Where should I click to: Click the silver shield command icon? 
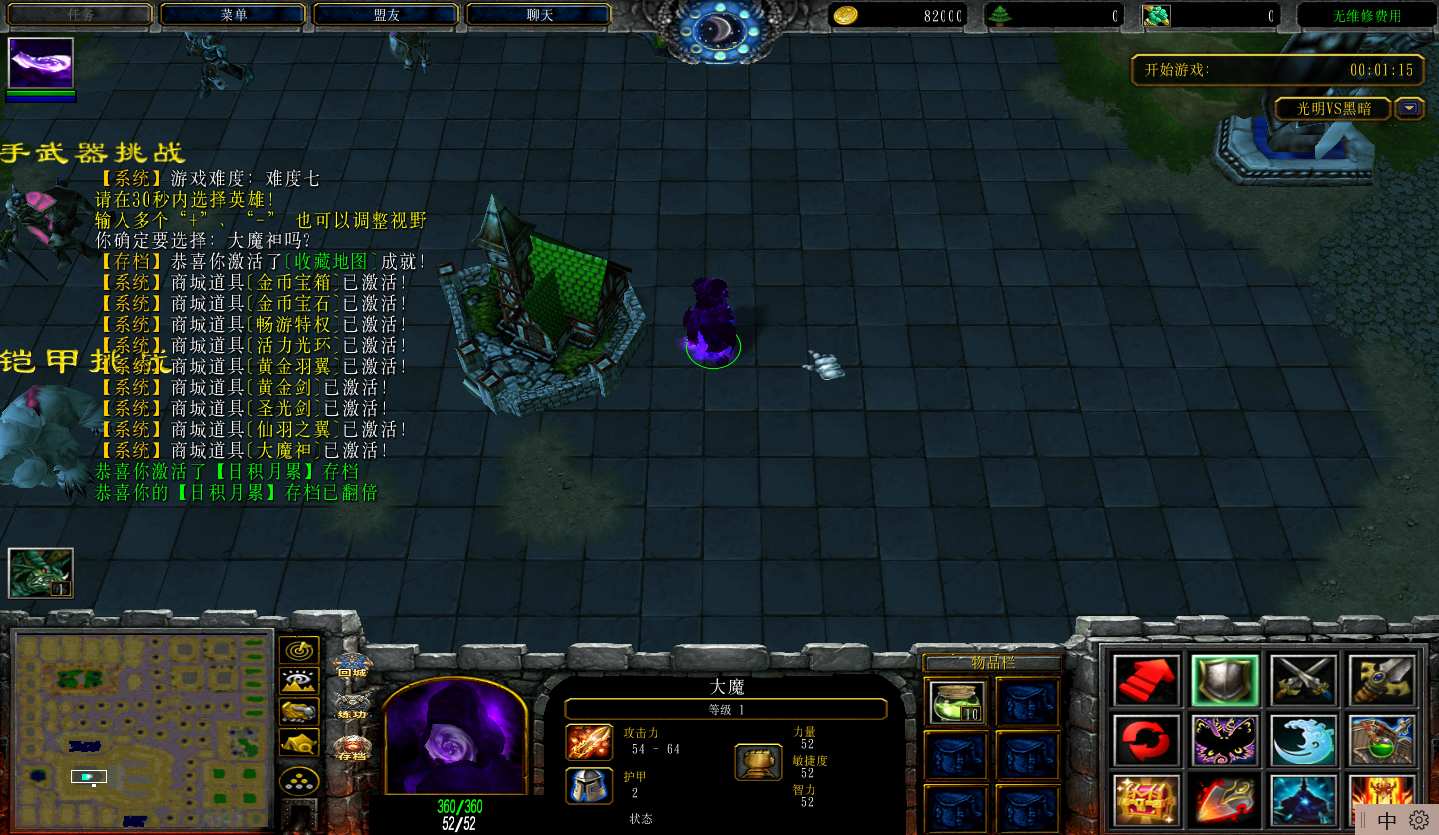pos(1225,681)
